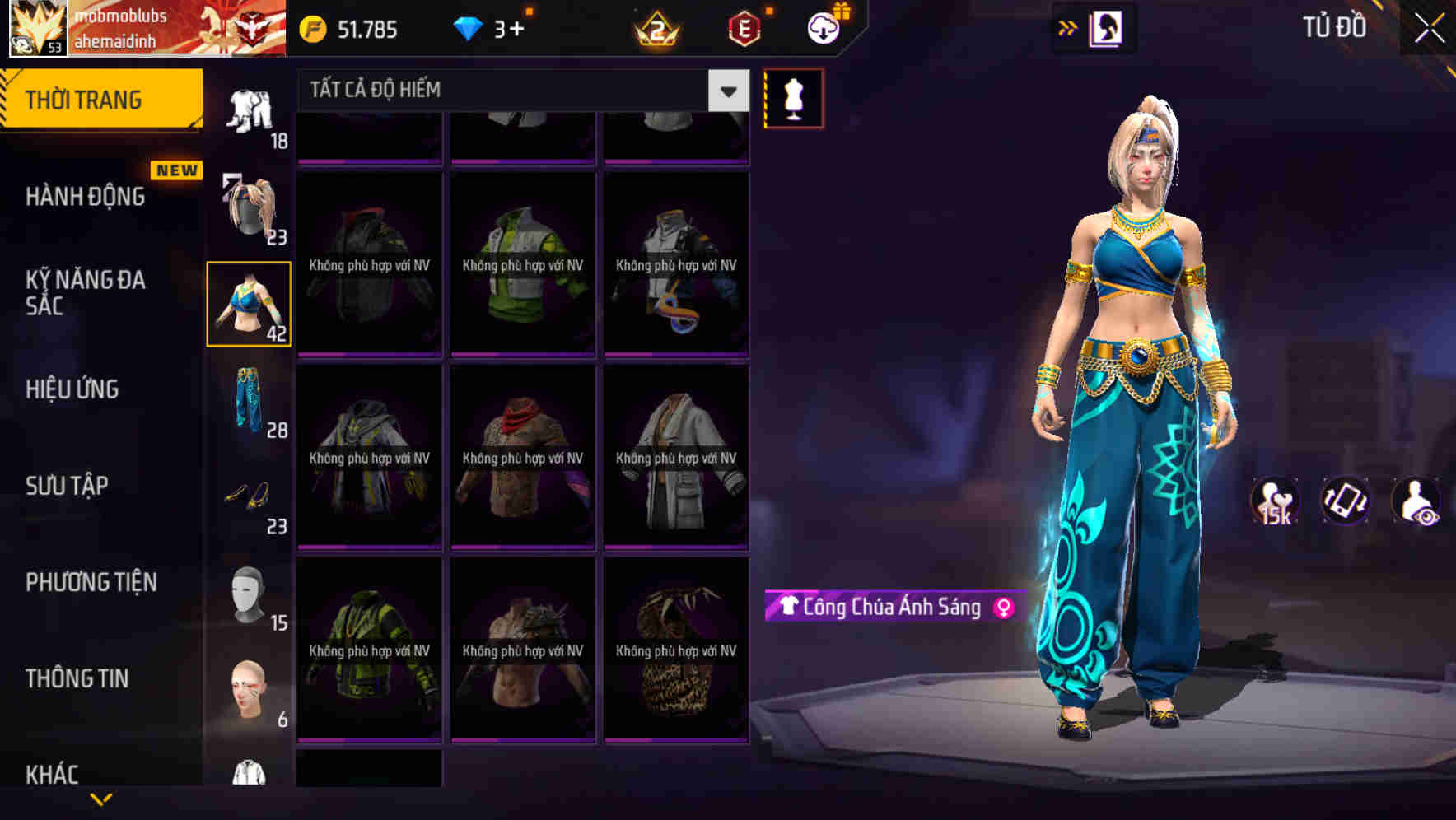Image resolution: width=1456 pixels, height=820 pixels.
Task: Switch to the HÀNH ĐỘNG tab
Action: 85,197
